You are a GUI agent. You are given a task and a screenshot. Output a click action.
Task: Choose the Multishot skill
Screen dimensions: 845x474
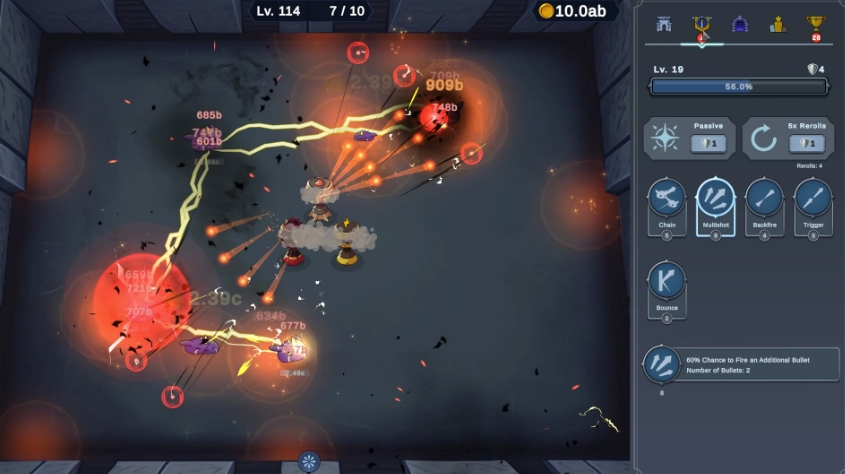716,198
